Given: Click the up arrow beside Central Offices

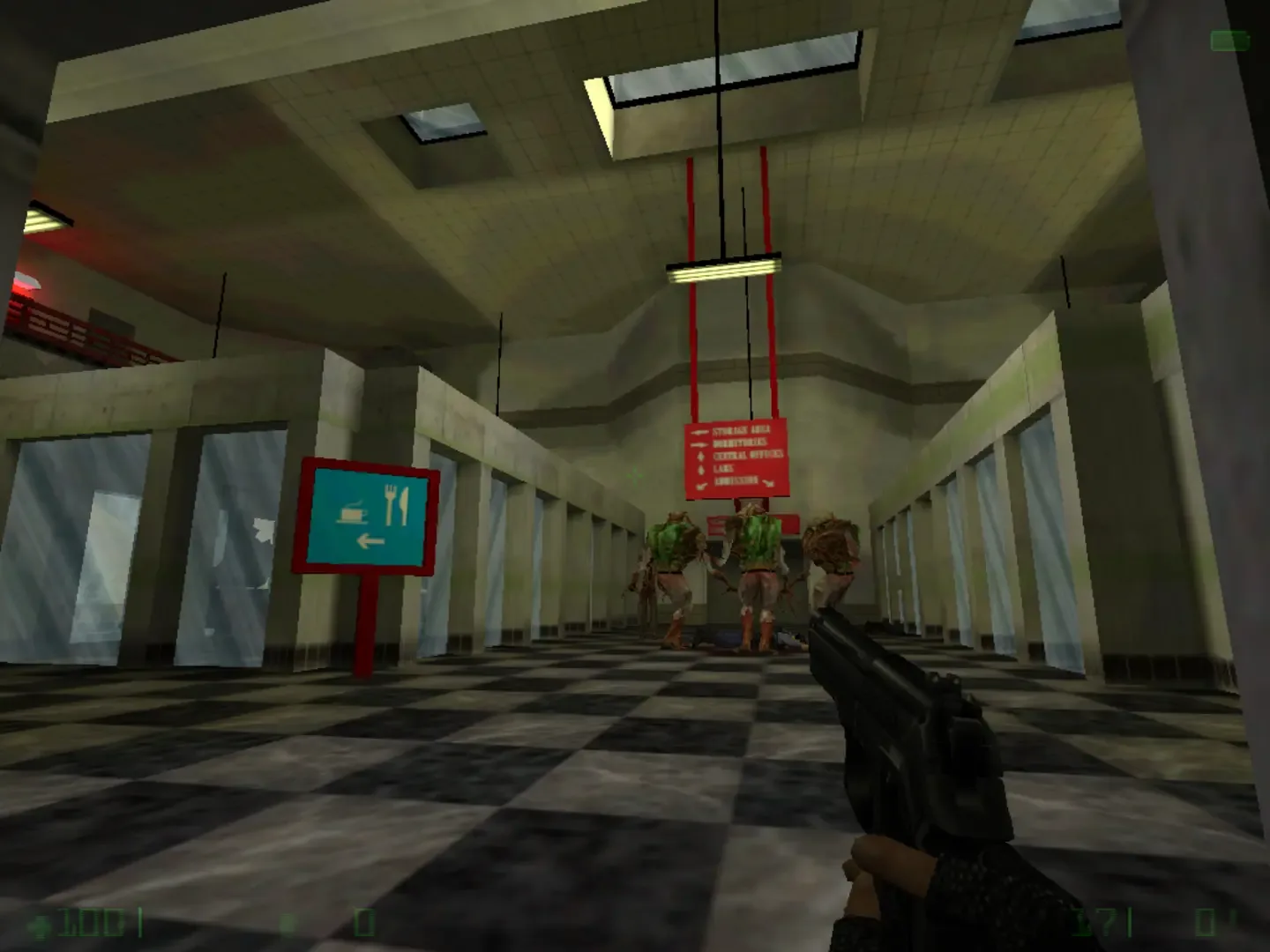Looking at the screenshot, I should pos(699,457).
